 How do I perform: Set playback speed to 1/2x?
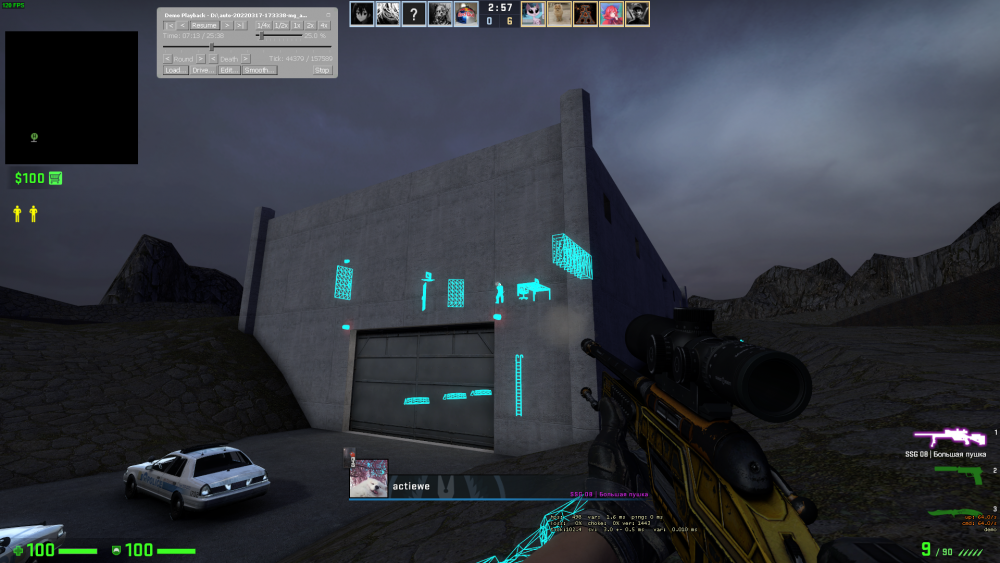281,25
